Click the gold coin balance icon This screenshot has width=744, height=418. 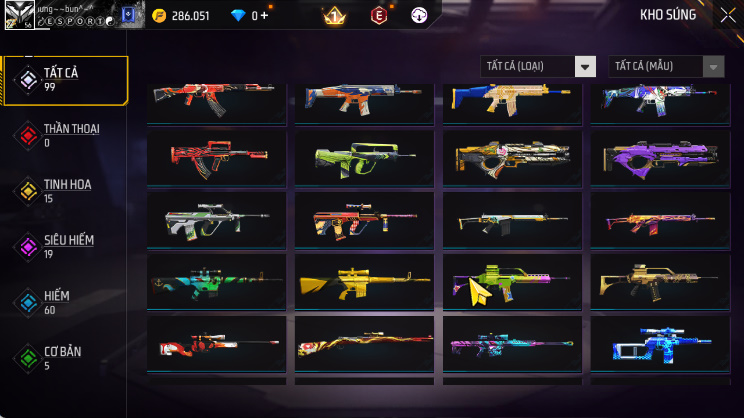[159, 16]
